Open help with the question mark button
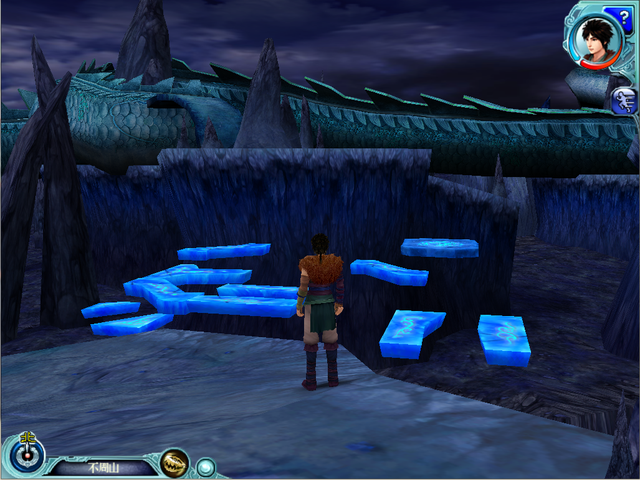Image resolution: width=640 pixels, height=480 pixels. pos(625,13)
